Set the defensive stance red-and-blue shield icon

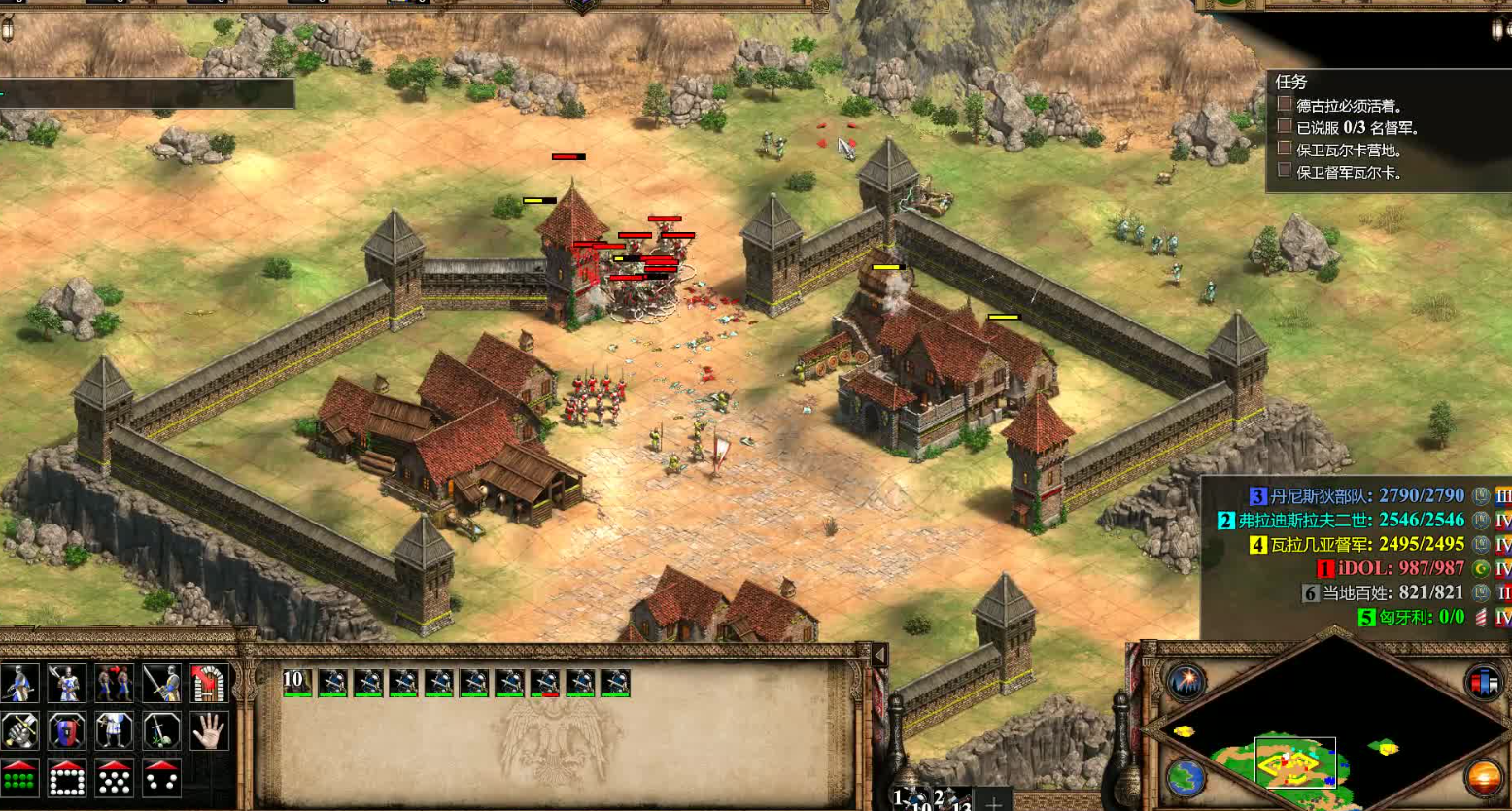pyautogui.click(x=67, y=730)
